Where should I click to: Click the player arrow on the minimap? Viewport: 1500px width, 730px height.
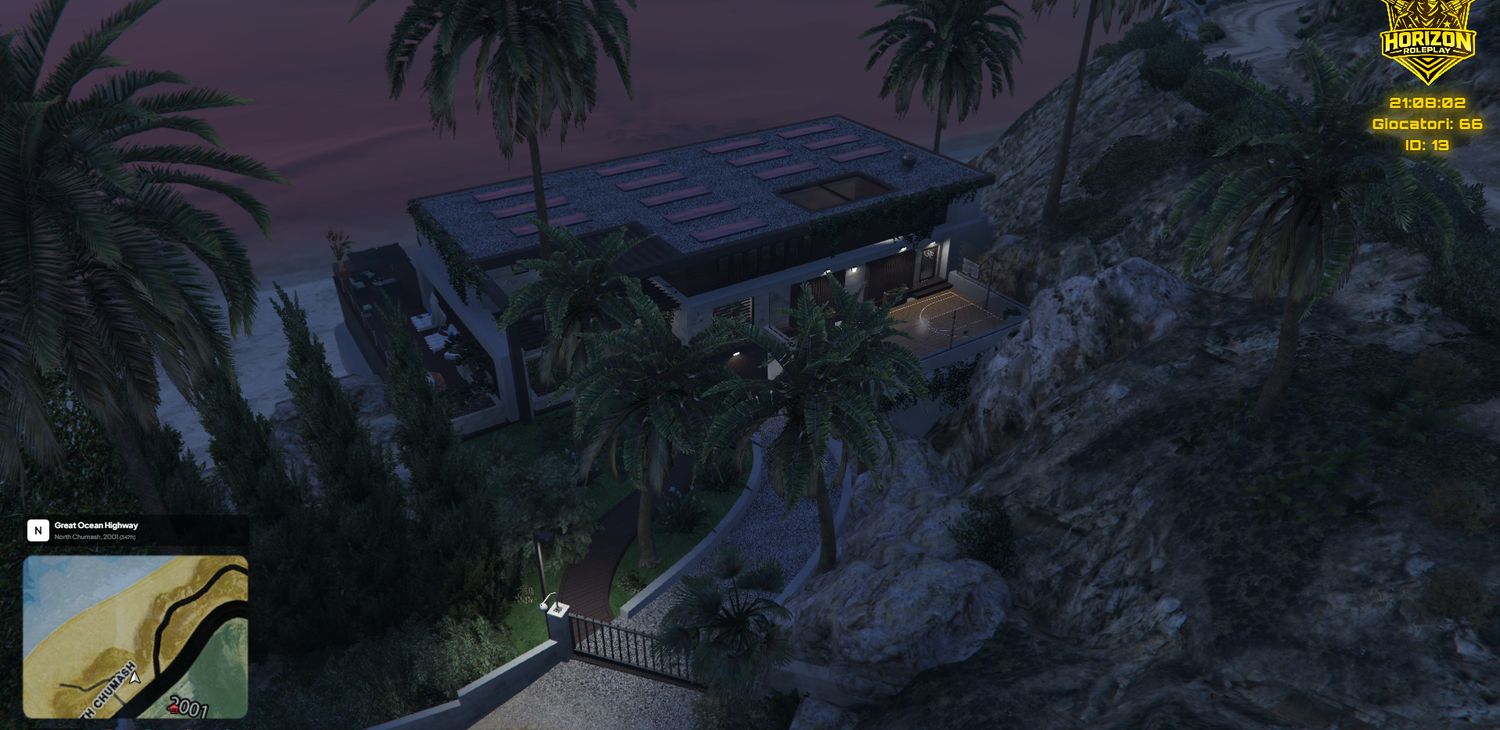coord(134,678)
